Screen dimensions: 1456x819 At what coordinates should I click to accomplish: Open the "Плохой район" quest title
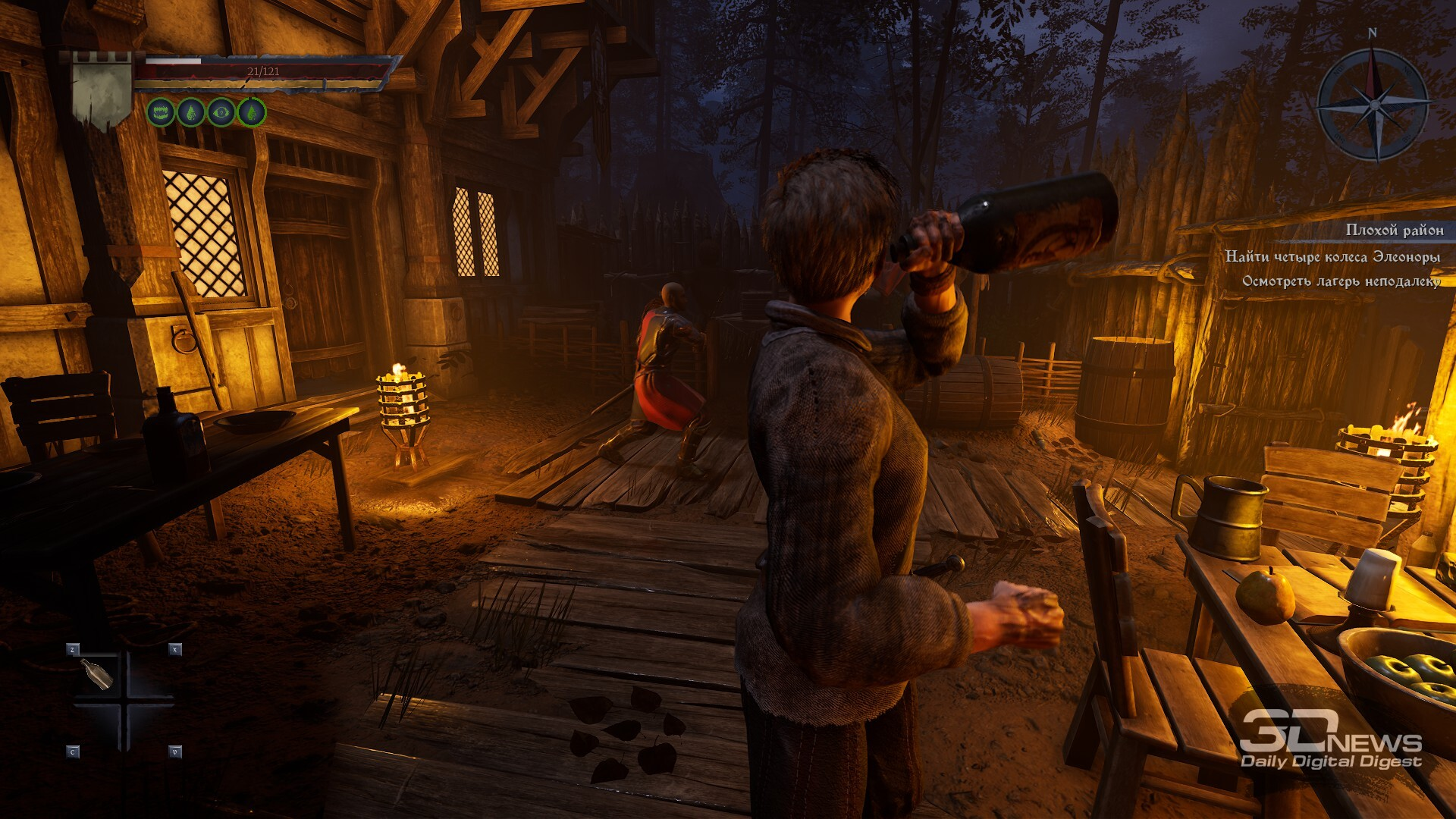click(1394, 230)
